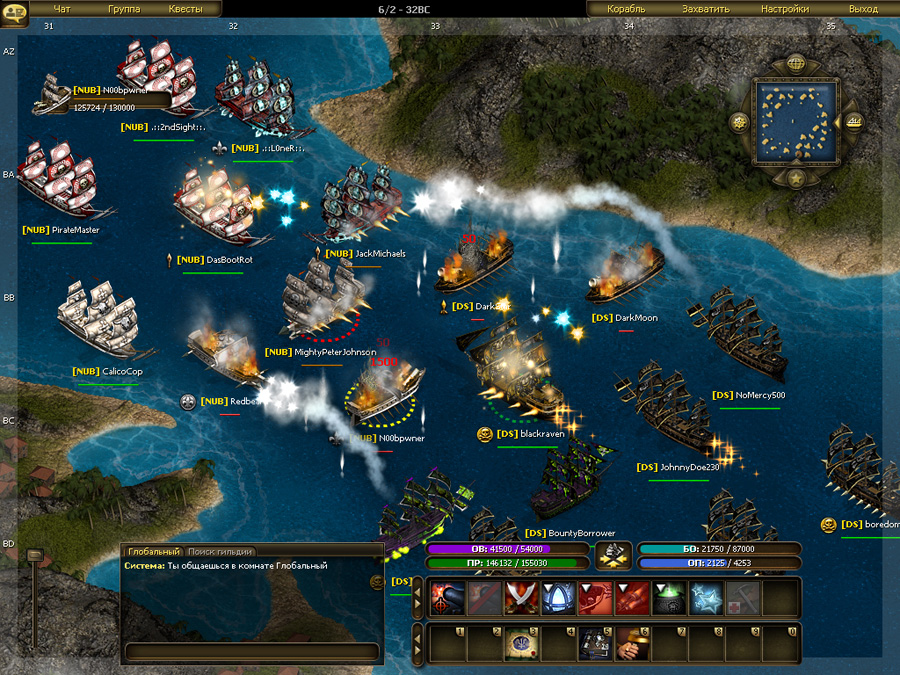Open the Группа menu
Viewport: 900px width, 675px height.
124,9
